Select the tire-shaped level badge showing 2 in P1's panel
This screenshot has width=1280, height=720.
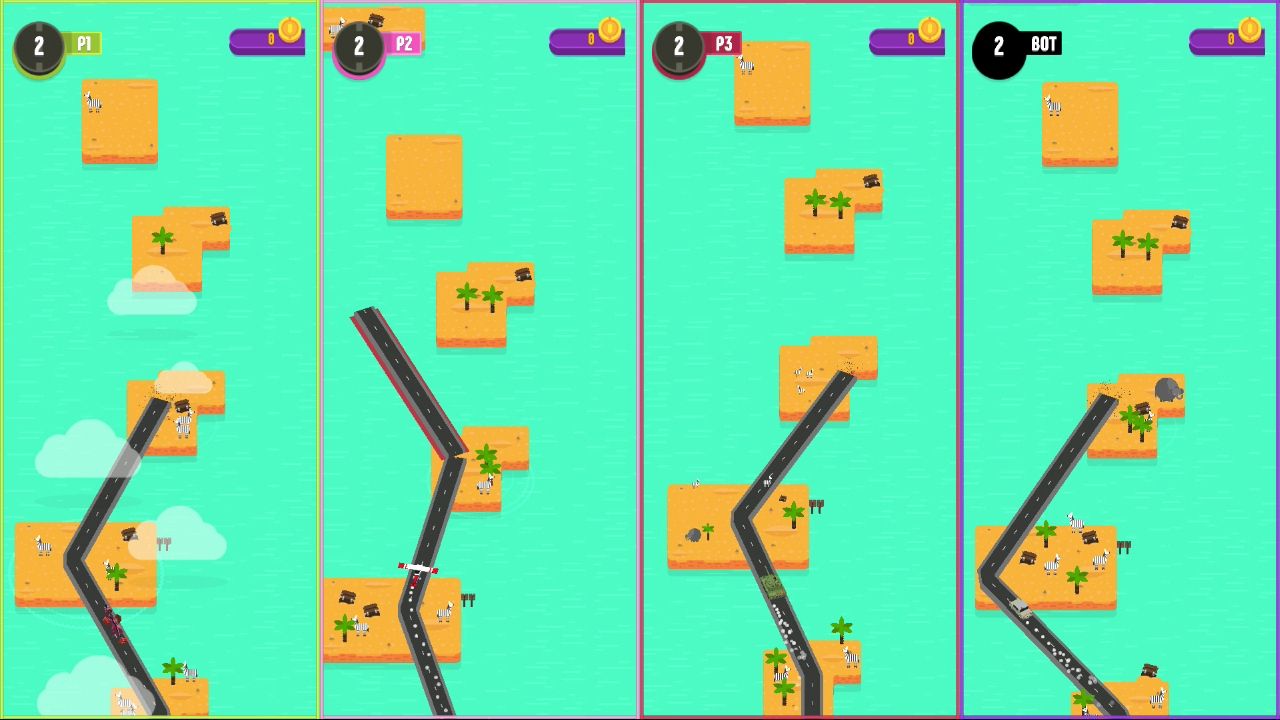click(x=39, y=44)
